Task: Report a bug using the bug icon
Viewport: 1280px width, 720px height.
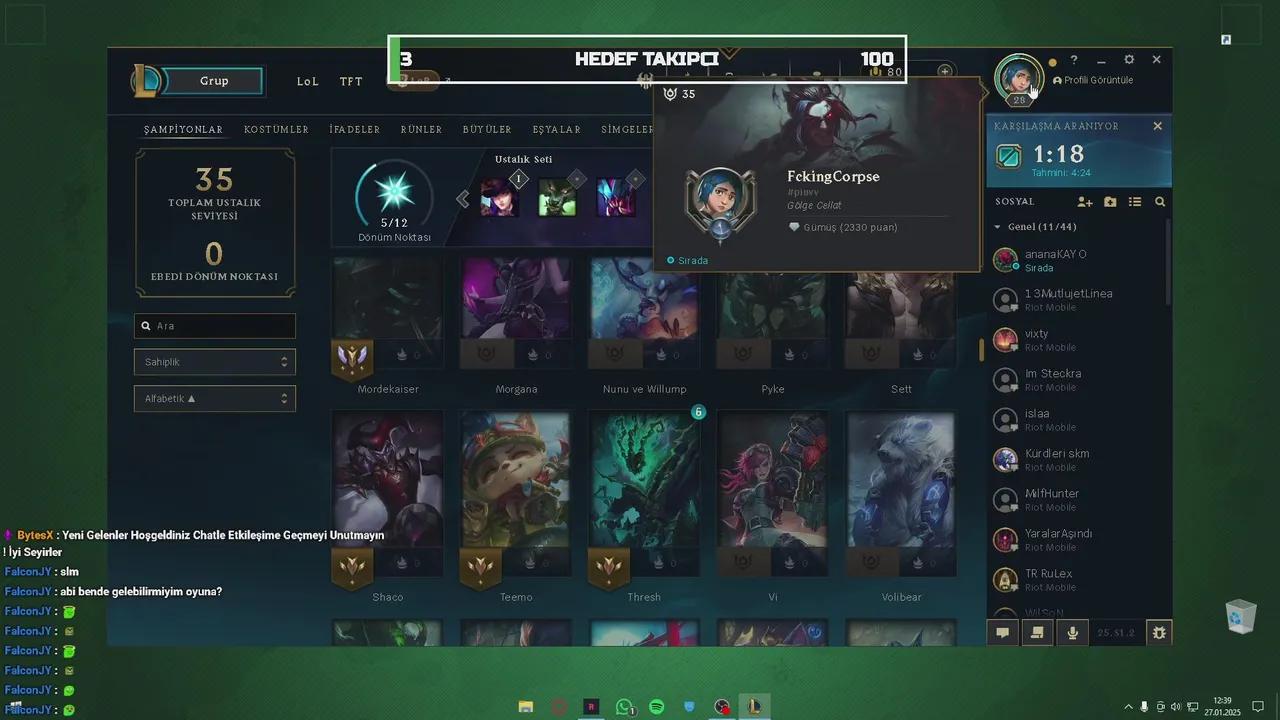Action: tap(1158, 632)
